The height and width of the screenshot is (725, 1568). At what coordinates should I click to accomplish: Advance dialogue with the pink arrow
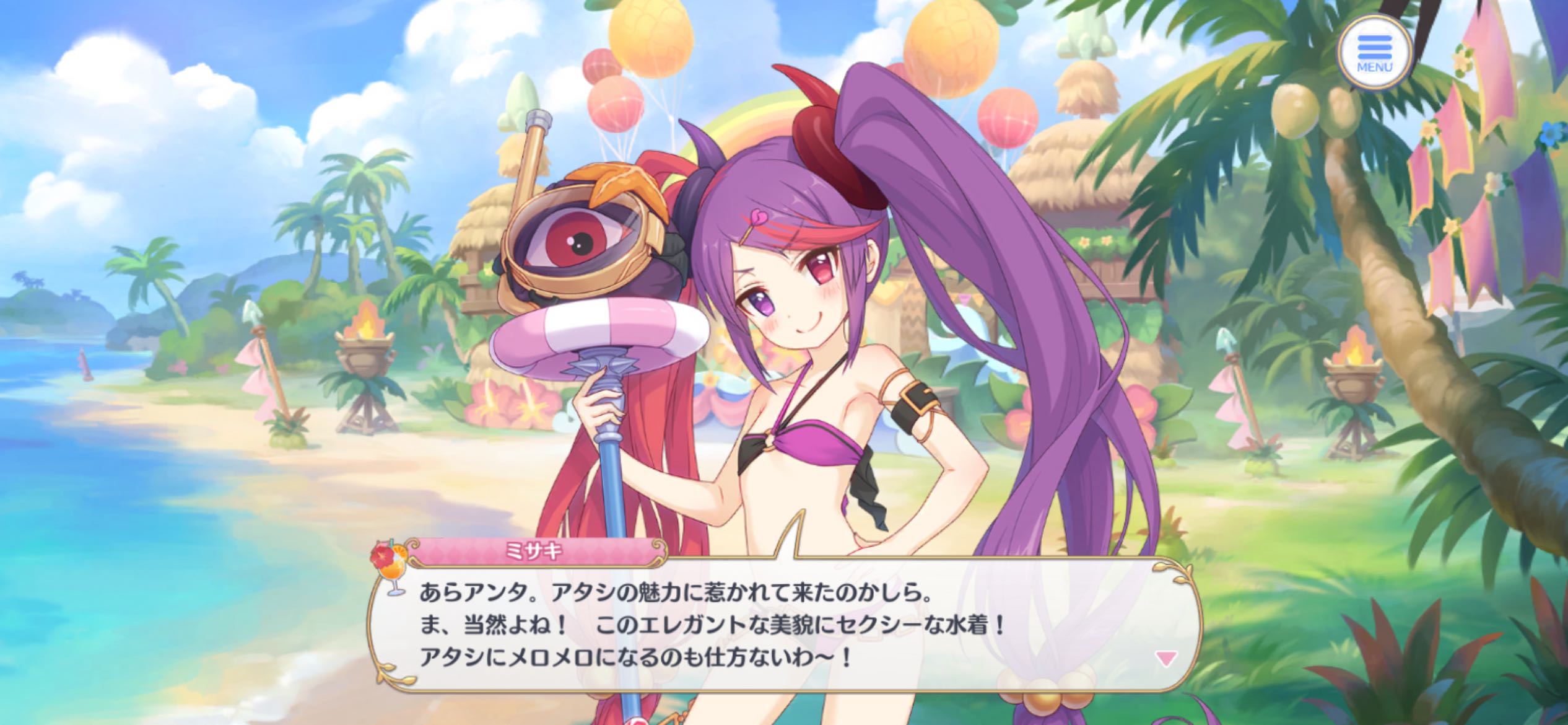(x=1166, y=658)
